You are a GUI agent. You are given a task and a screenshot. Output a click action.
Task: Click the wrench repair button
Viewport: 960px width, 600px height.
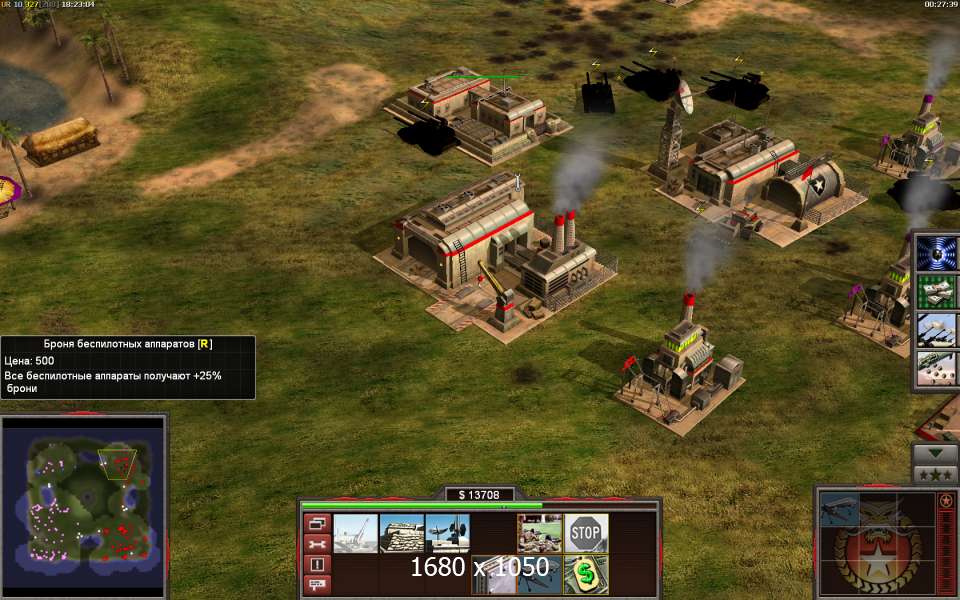click(317, 544)
